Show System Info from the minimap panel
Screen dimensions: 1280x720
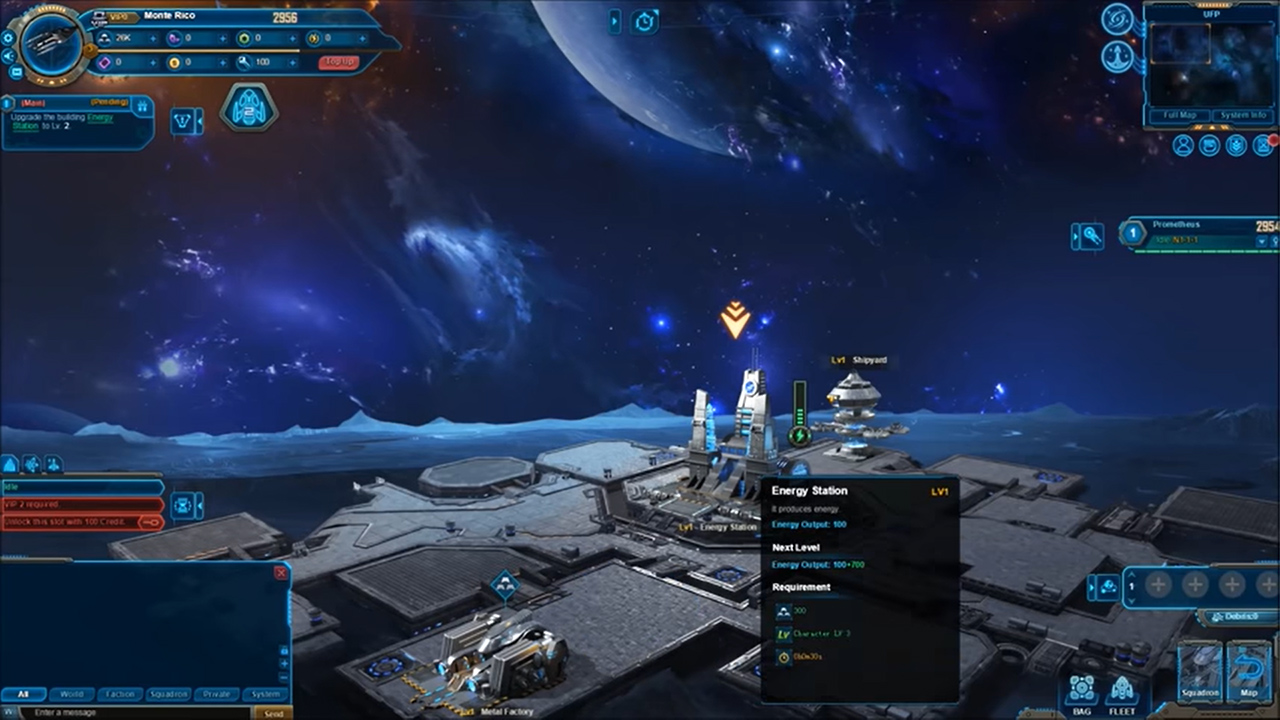[x=1242, y=115]
